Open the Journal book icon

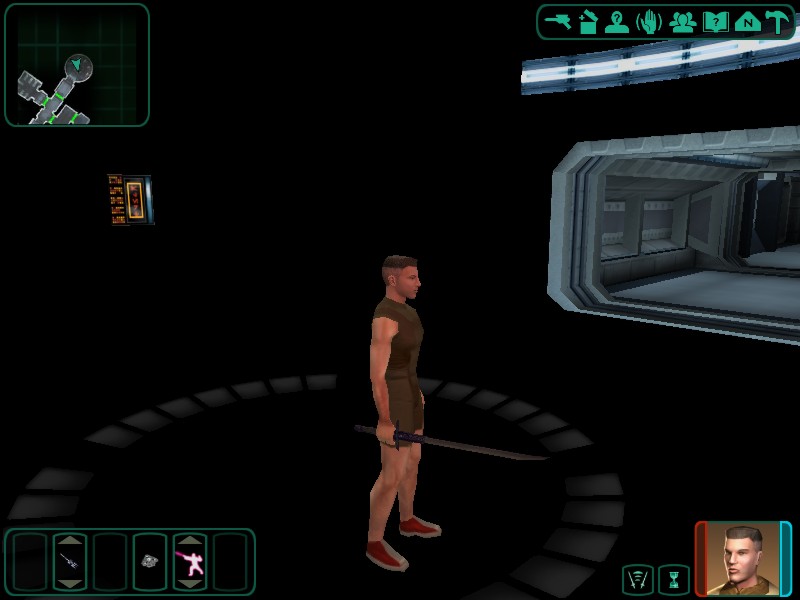(x=715, y=22)
